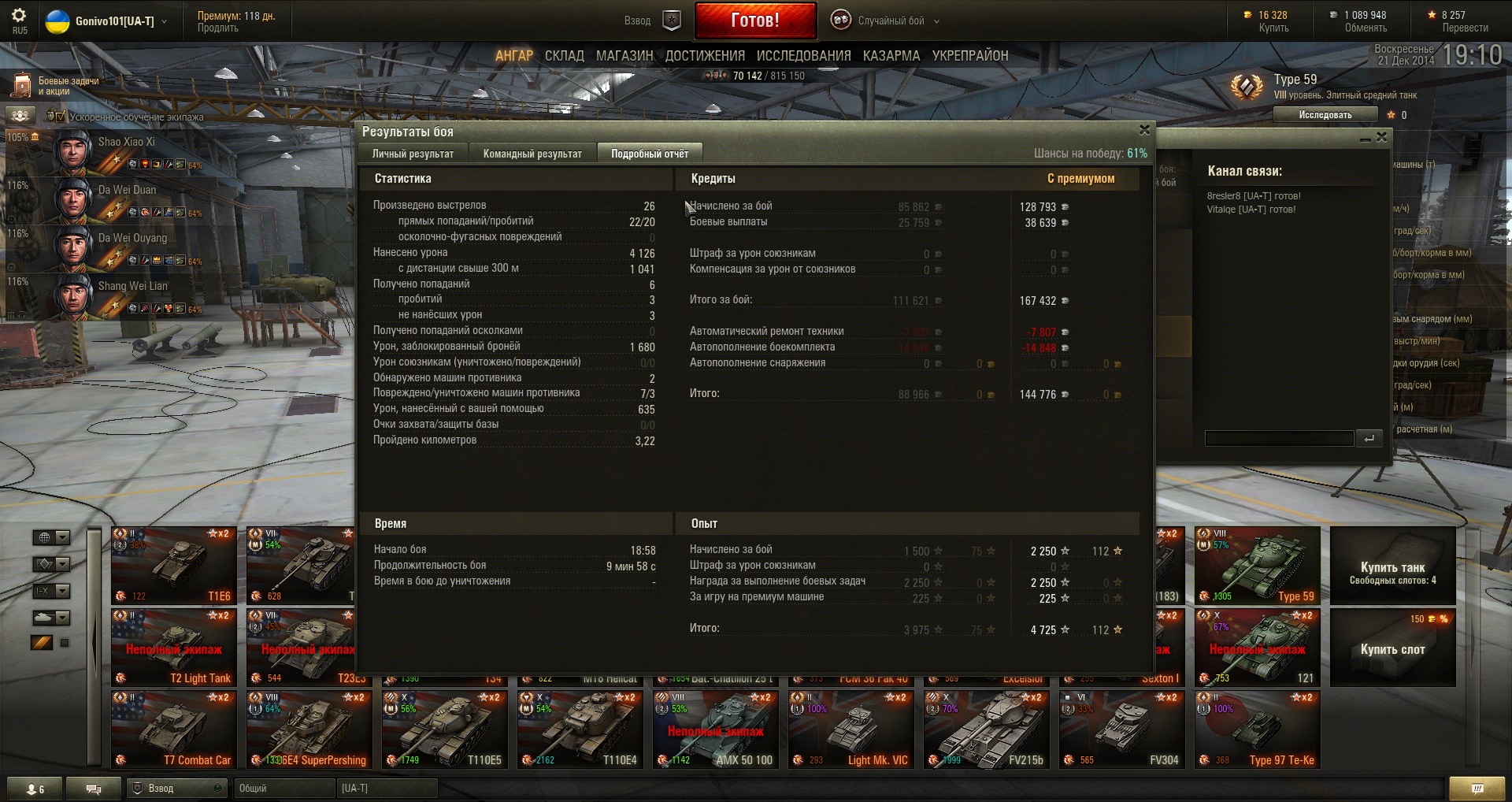
Task: Click the Исследовать research button
Action: (1325, 115)
